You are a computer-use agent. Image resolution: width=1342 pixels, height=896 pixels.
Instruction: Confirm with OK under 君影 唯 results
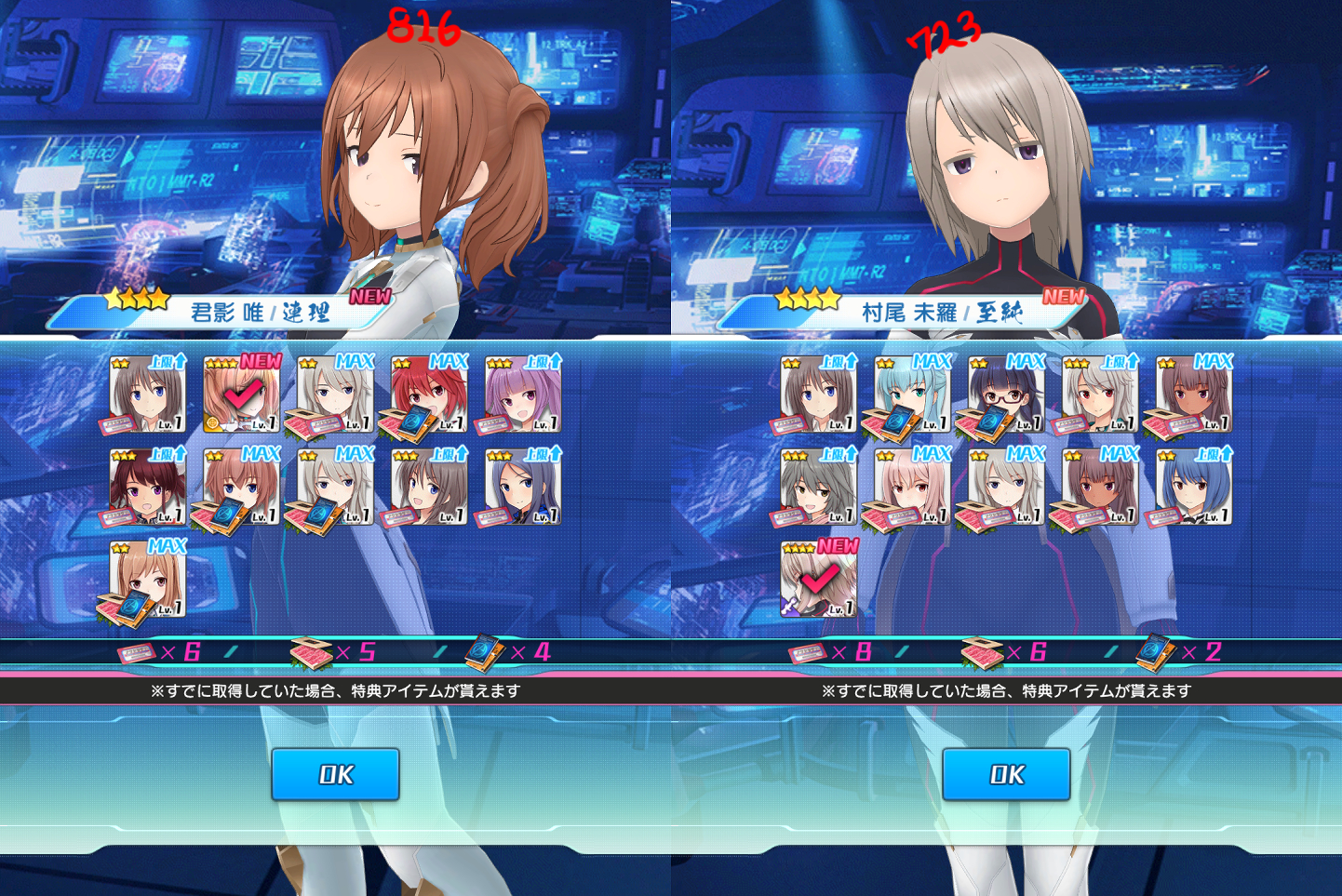point(335,774)
